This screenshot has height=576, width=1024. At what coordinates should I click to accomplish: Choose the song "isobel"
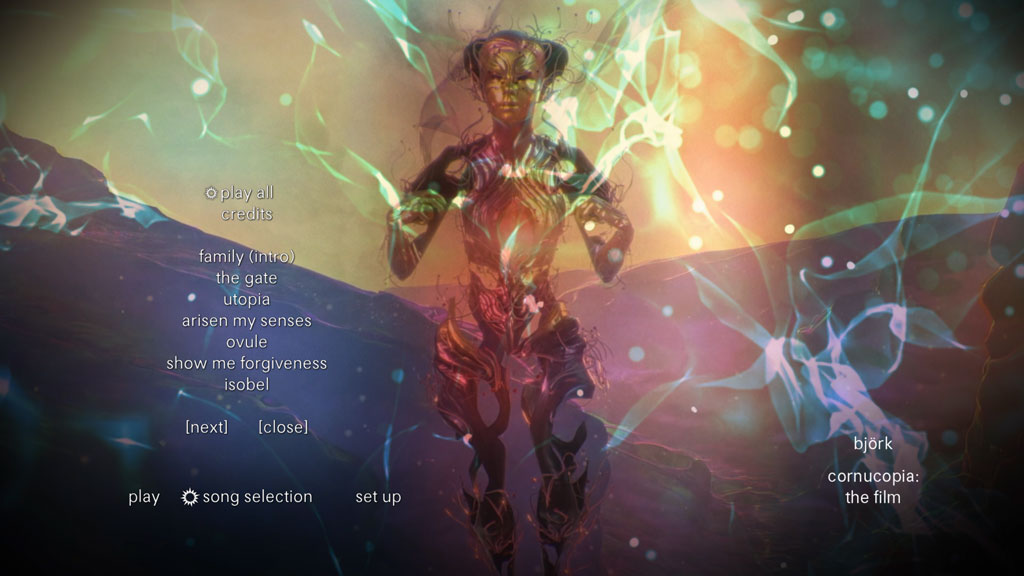coord(247,384)
